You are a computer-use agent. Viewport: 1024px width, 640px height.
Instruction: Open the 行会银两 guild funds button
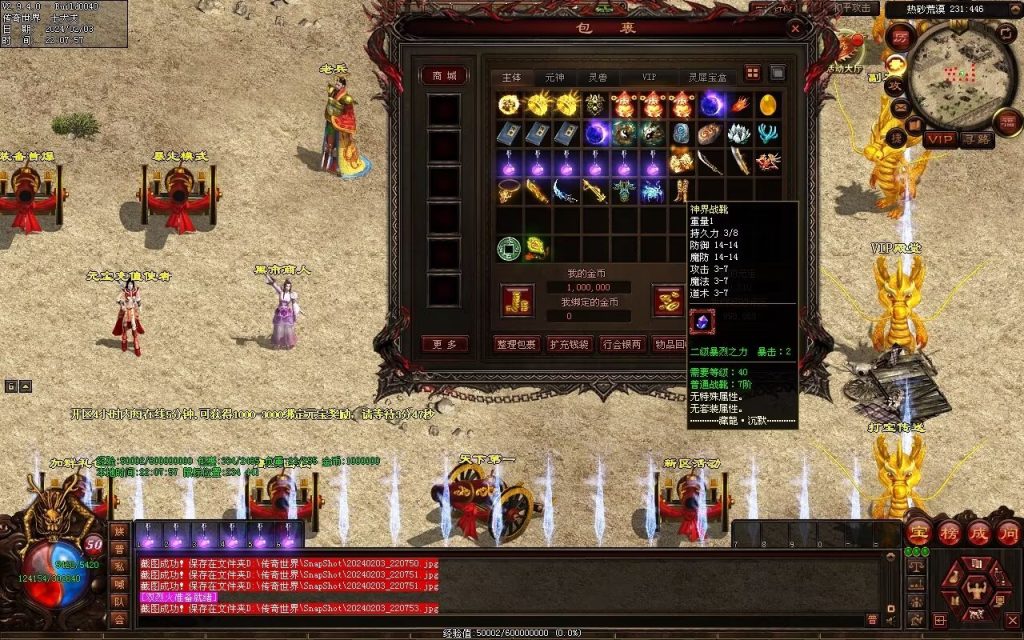pos(621,344)
